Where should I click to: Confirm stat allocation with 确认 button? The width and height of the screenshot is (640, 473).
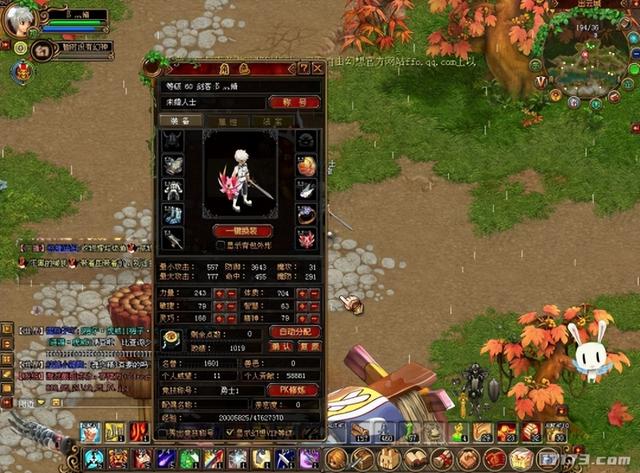pyautogui.click(x=283, y=347)
